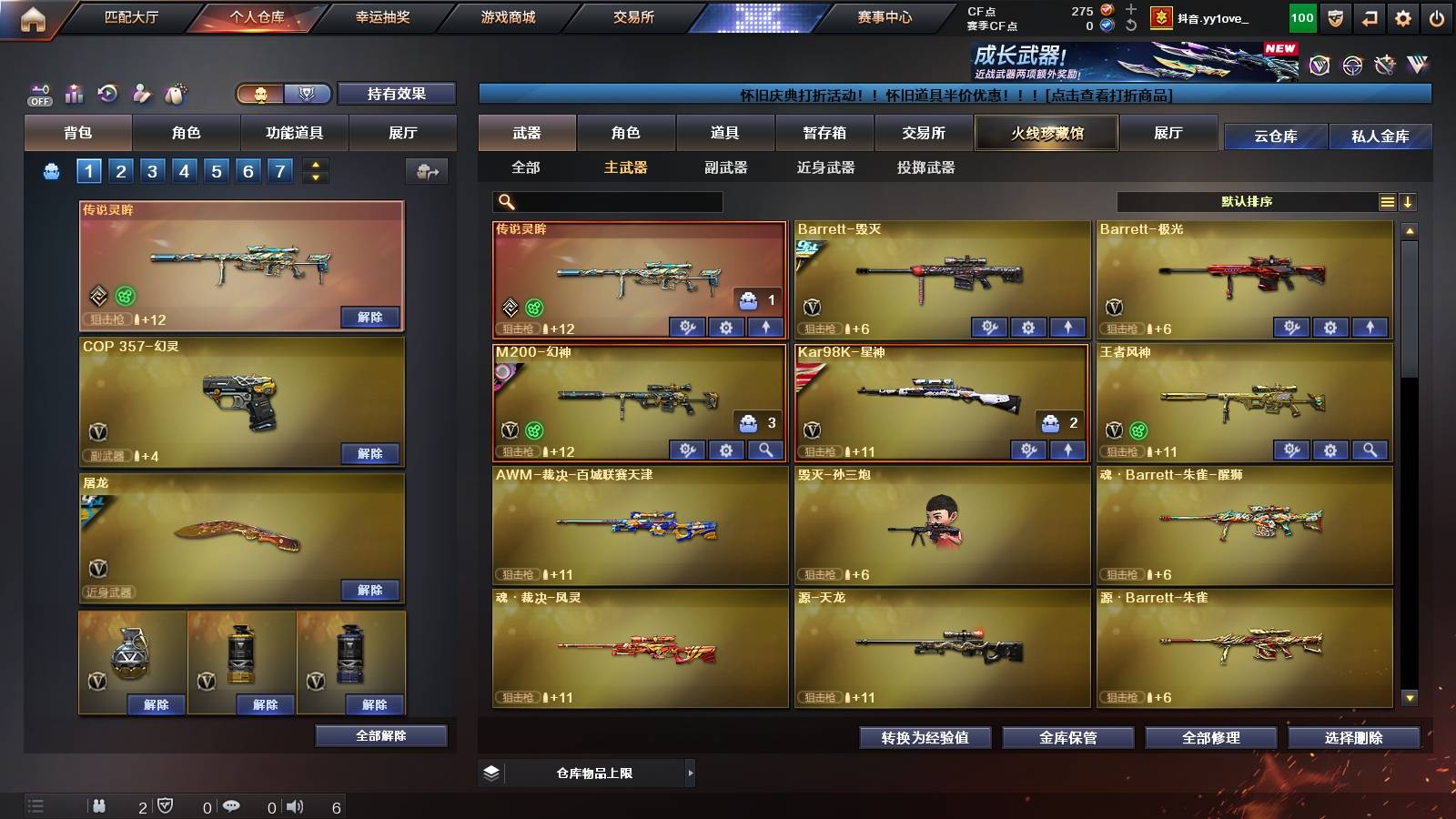Toggle the OFF switch above the backpack panel
Viewport: 1456px width, 819px height.
(x=37, y=92)
